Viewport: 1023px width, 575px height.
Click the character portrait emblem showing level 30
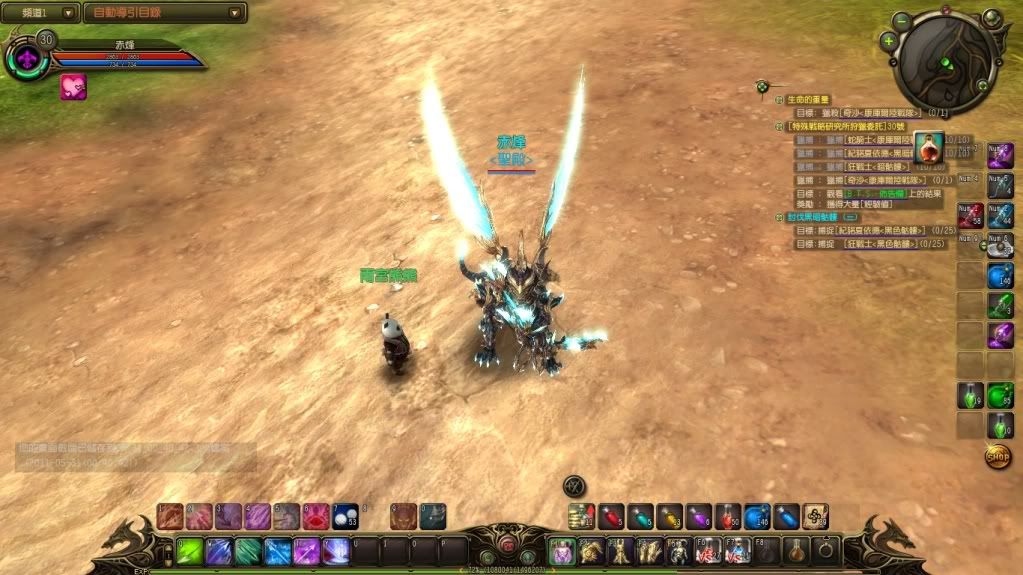26,60
